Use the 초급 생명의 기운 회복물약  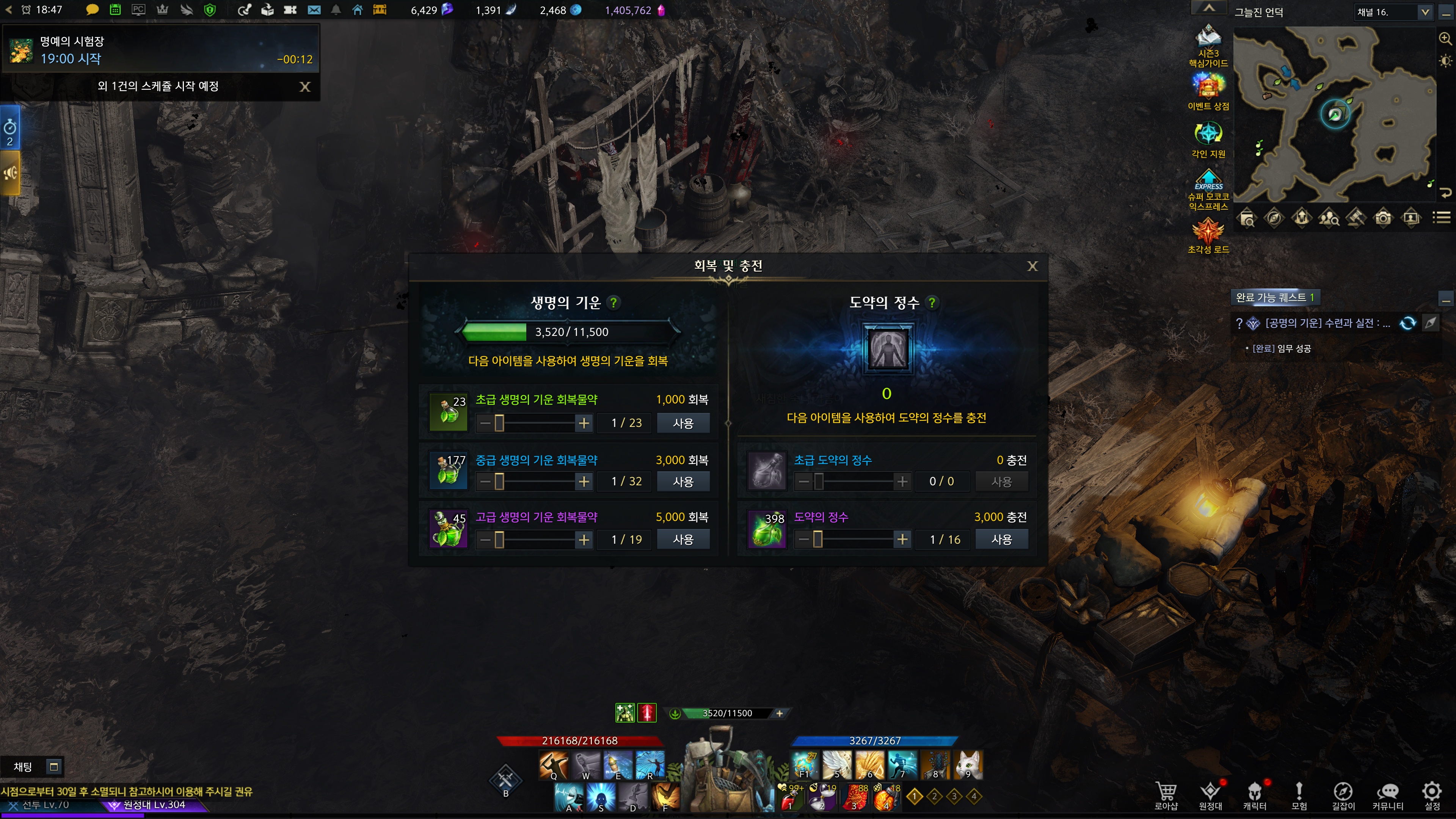(683, 424)
